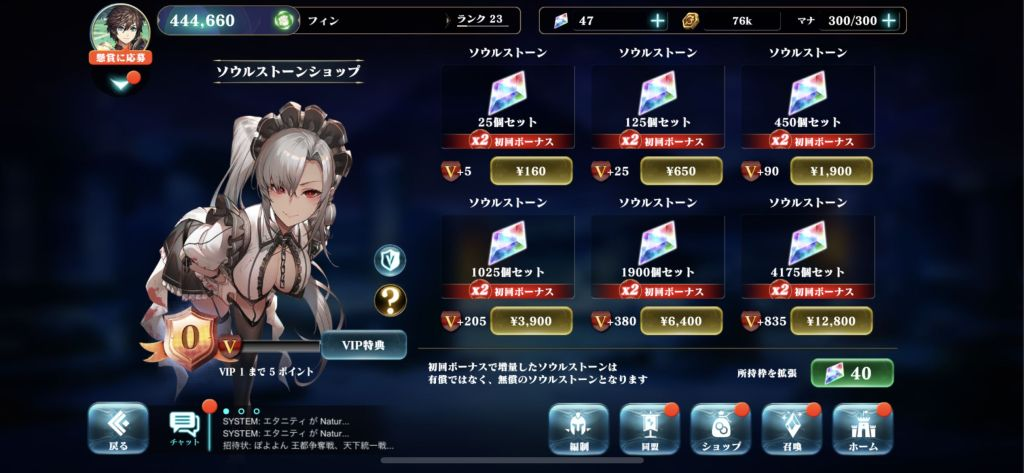The width and height of the screenshot is (1024, 473).
Task: Purchase the ¥3,900 soul stone set
Action: pos(531,321)
